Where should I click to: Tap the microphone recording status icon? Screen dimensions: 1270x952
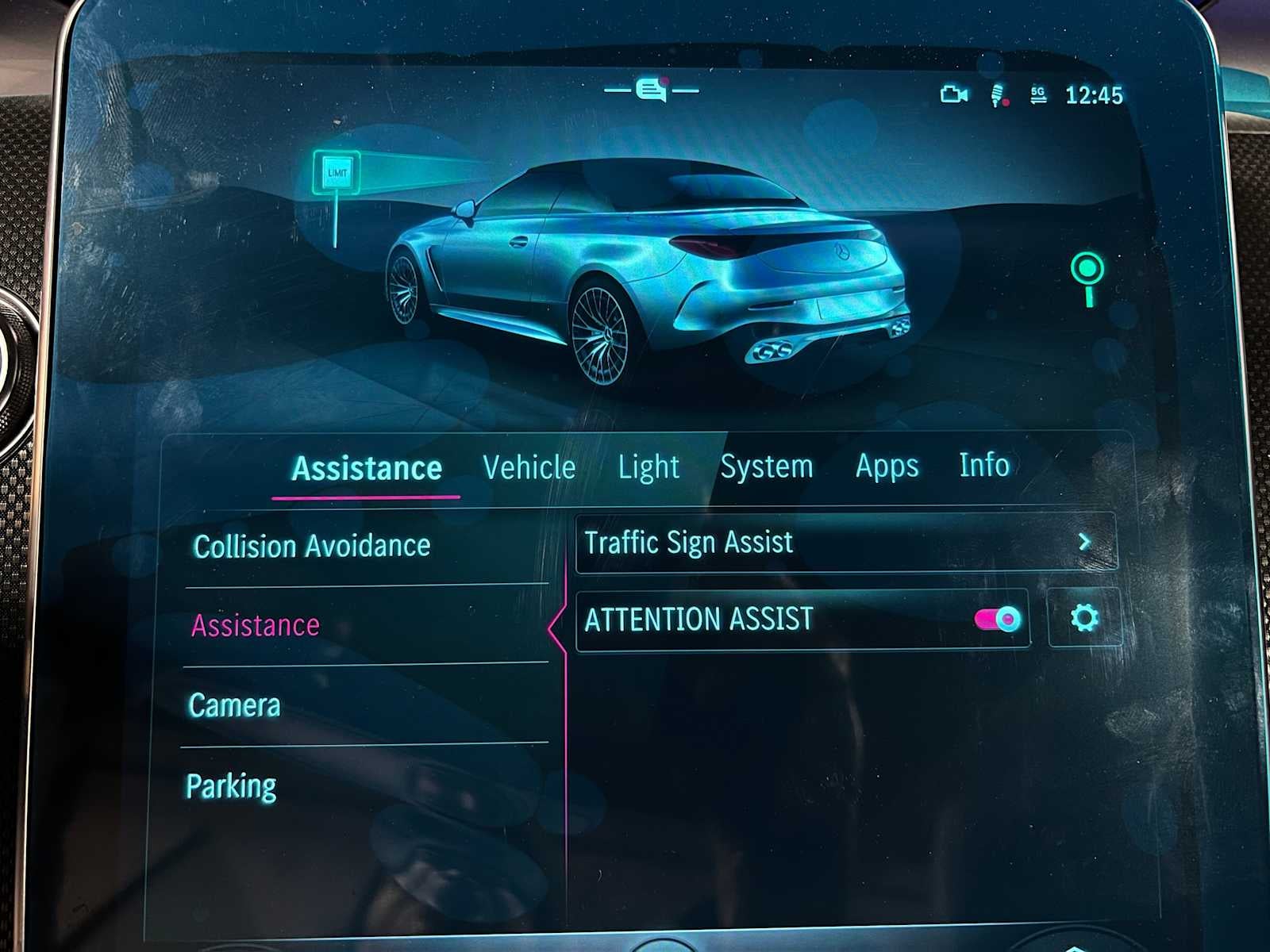pyautogui.click(x=998, y=94)
